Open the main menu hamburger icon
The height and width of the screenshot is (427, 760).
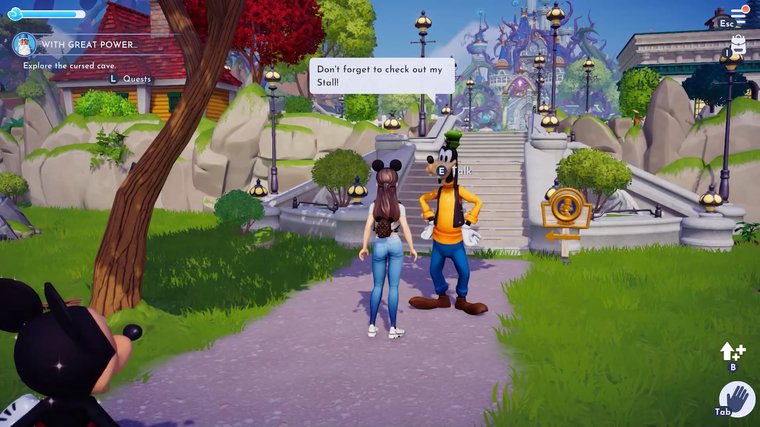click(739, 12)
